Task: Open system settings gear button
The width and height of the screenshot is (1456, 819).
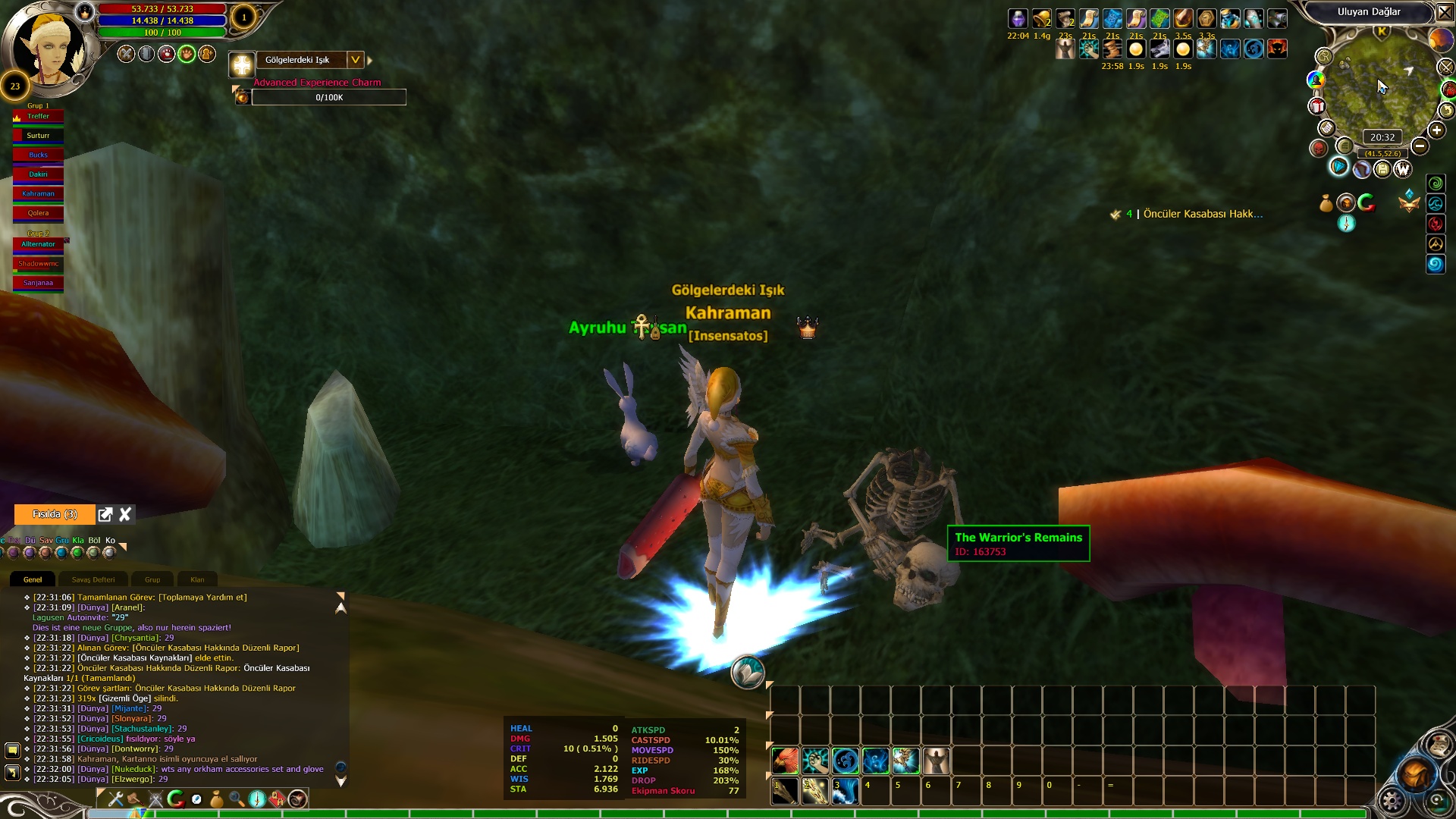Action: click(1392, 801)
